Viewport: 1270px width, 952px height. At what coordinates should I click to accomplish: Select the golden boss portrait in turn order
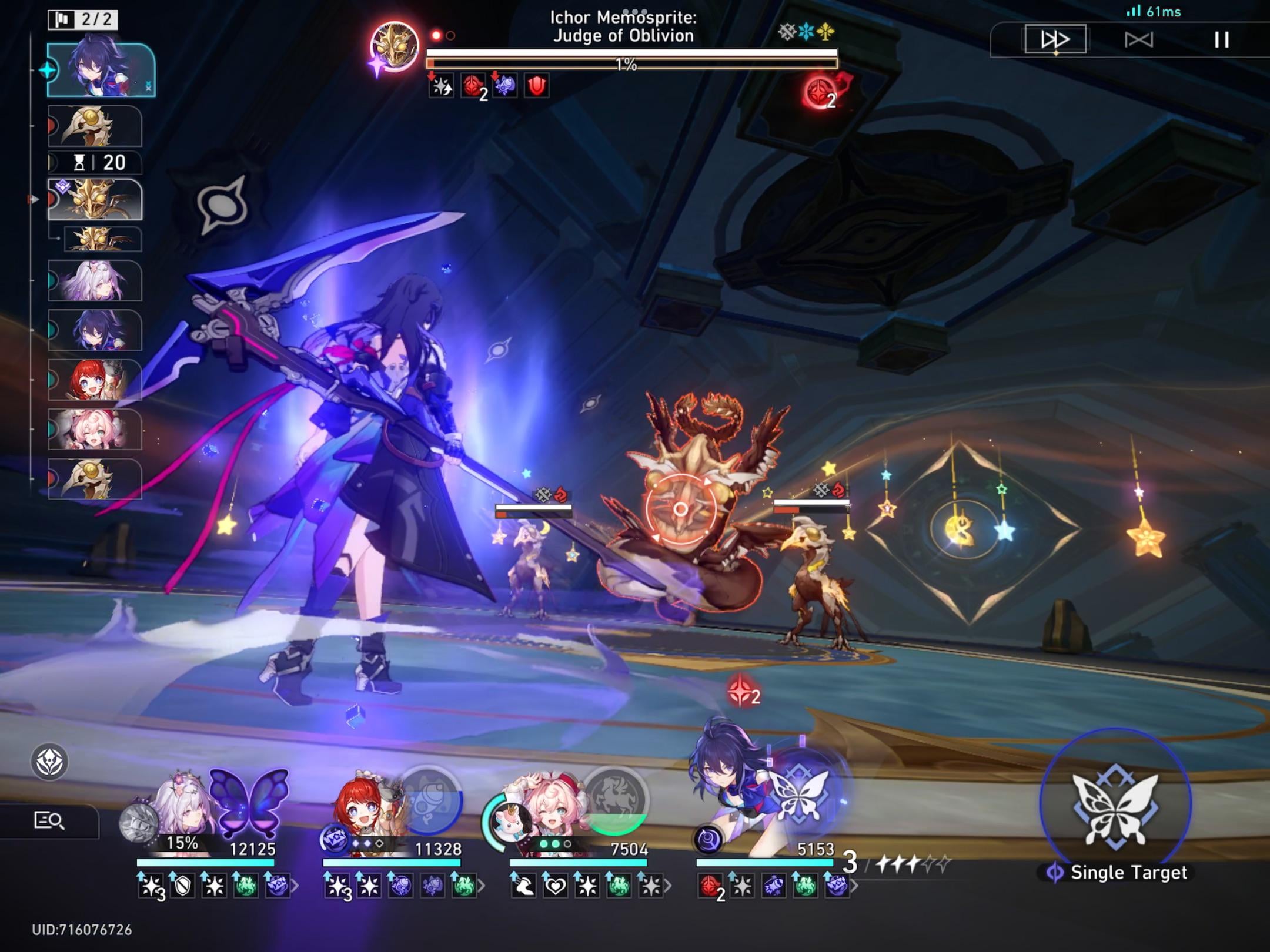click(x=95, y=200)
